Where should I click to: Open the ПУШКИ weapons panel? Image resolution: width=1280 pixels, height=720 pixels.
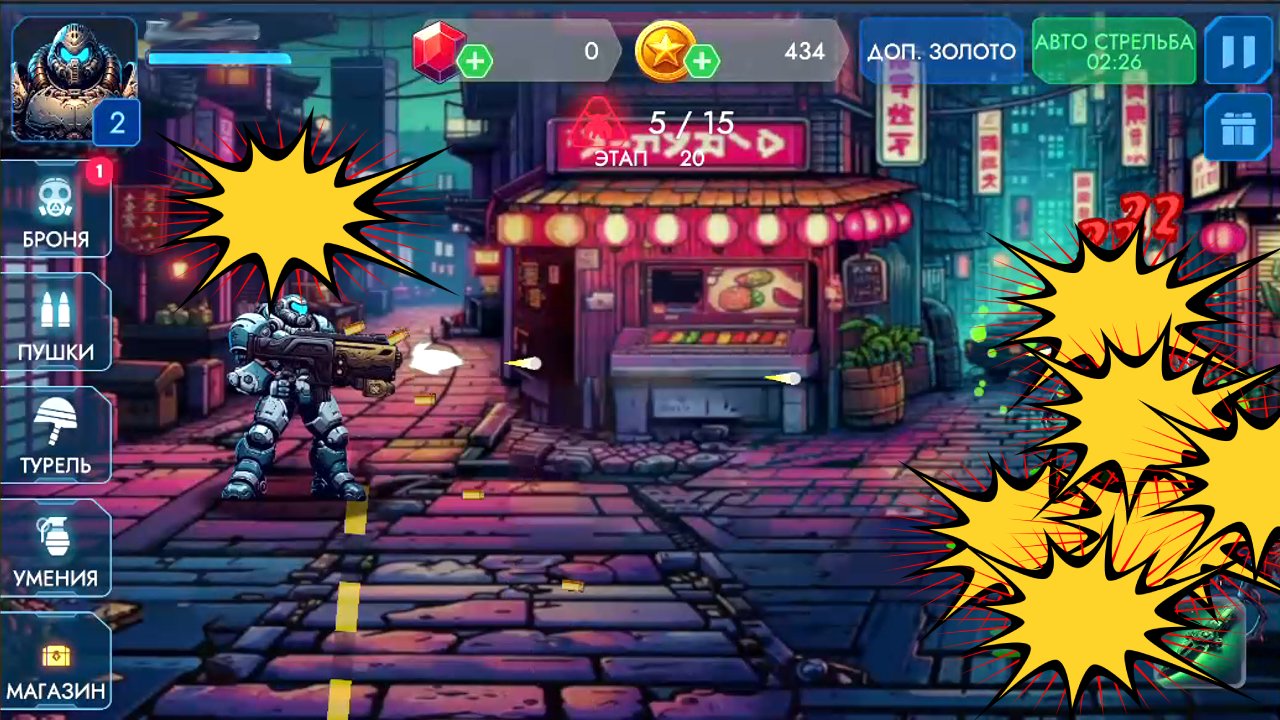pos(56,323)
